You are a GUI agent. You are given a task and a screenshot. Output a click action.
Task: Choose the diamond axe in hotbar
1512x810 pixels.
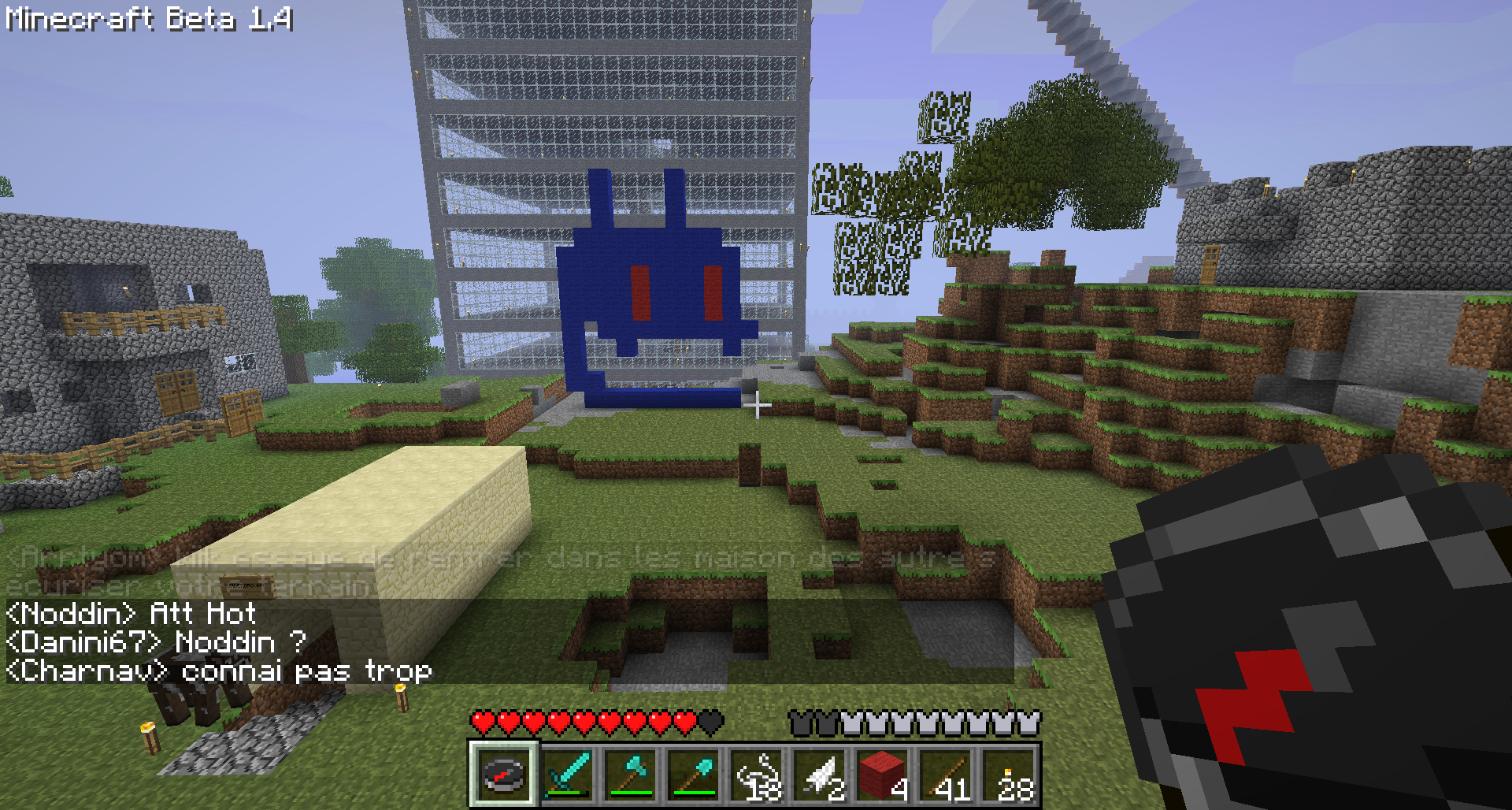630,775
